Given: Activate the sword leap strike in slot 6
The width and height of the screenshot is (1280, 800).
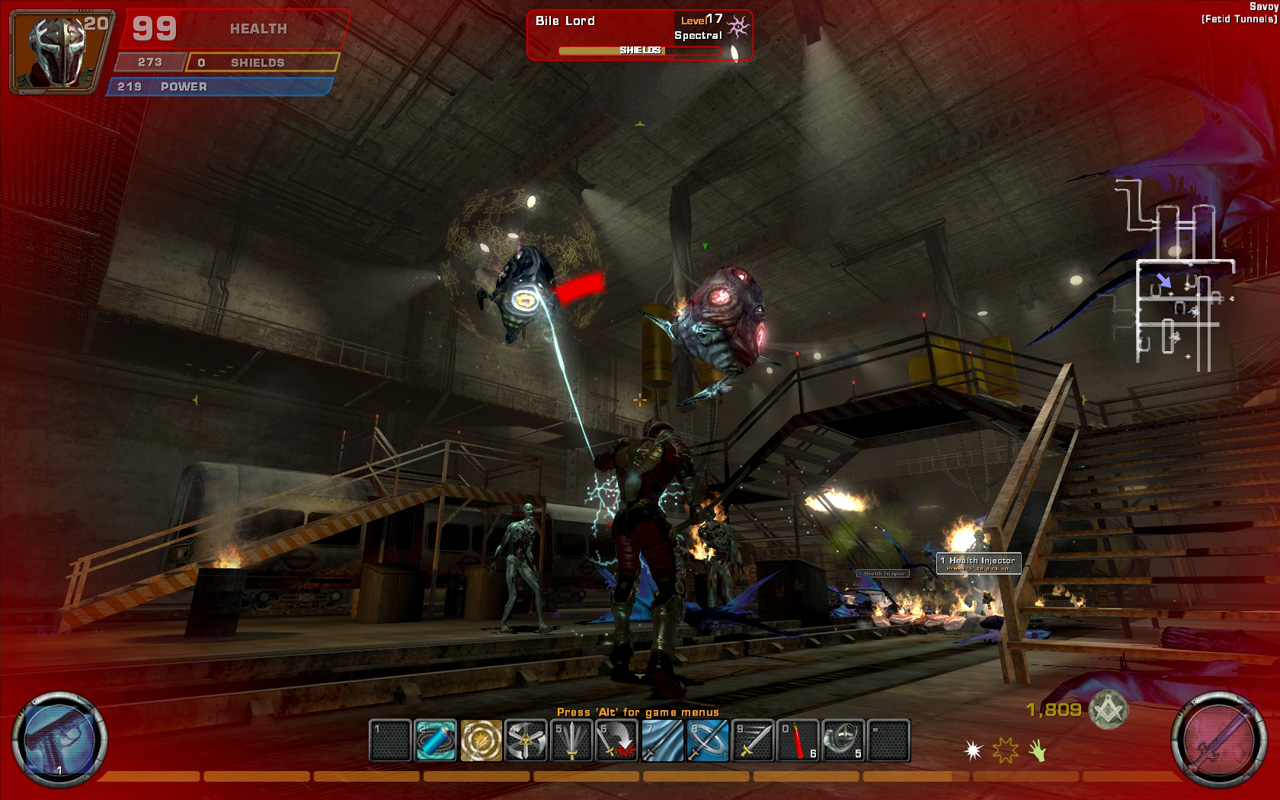Looking at the screenshot, I should point(617,741).
